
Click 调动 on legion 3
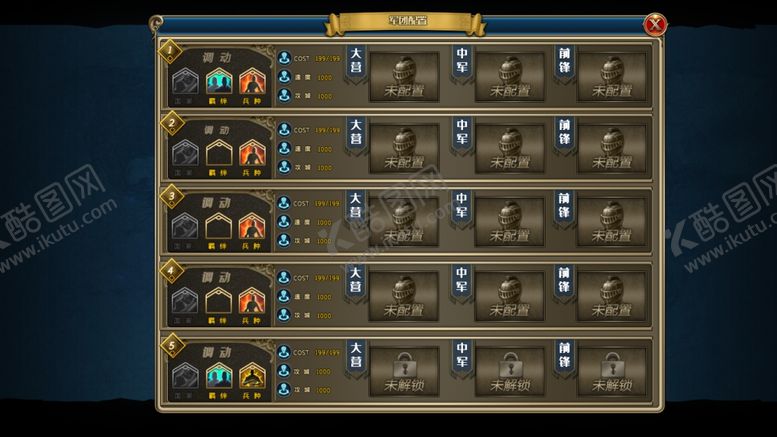pyautogui.click(x=216, y=204)
